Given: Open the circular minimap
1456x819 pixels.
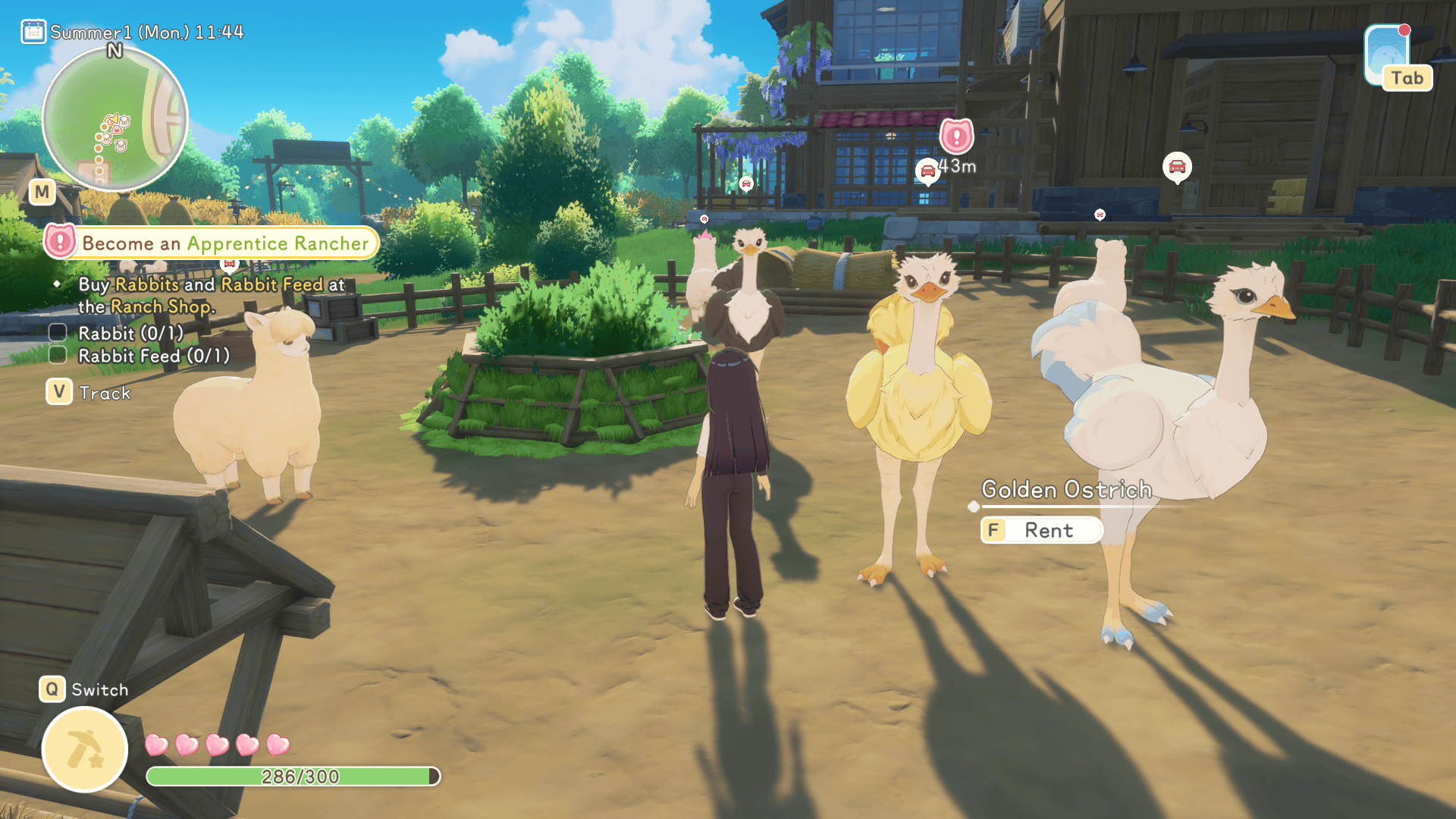Looking at the screenshot, I should [115, 119].
